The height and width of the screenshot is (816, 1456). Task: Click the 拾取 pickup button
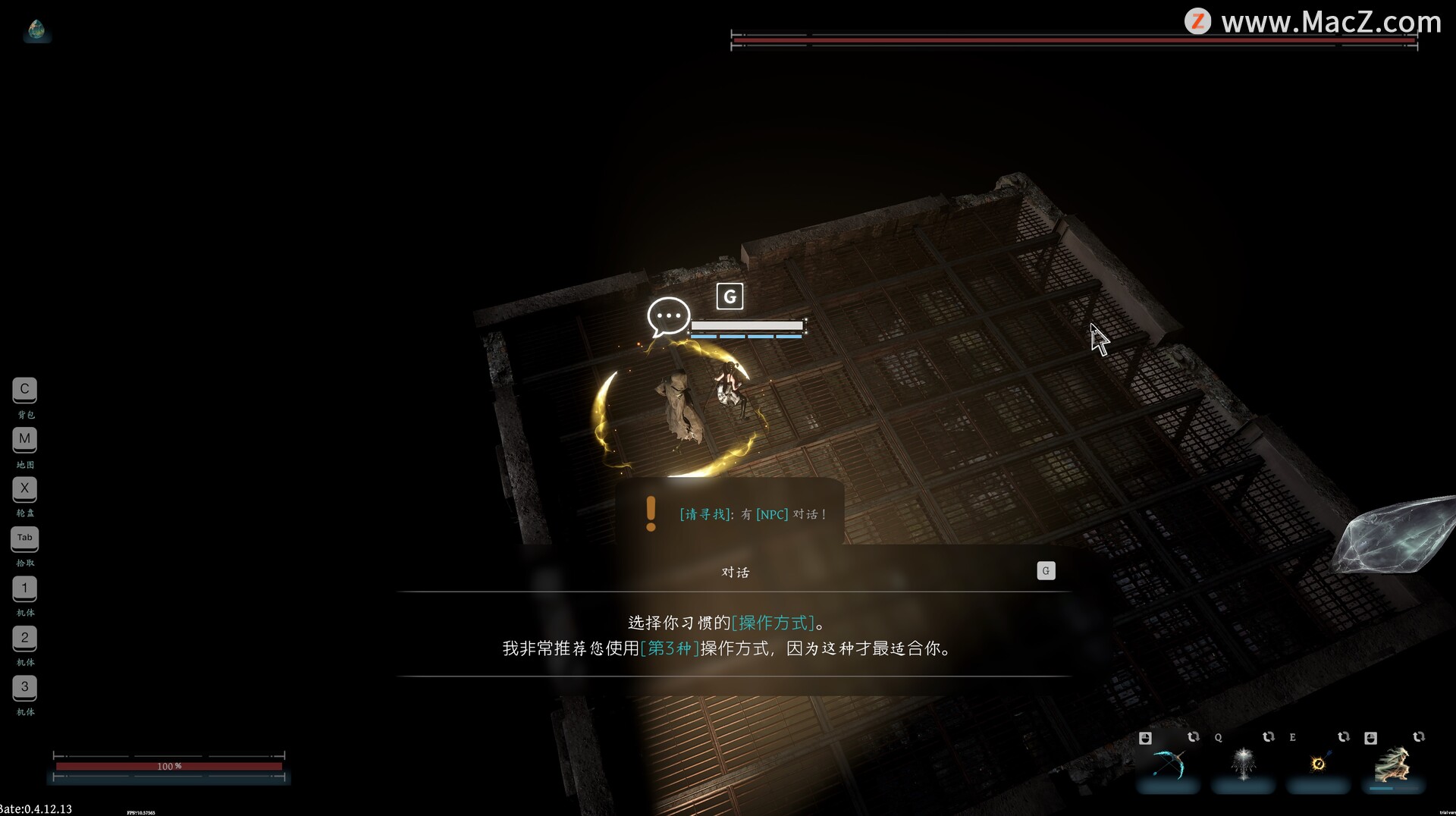24,538
